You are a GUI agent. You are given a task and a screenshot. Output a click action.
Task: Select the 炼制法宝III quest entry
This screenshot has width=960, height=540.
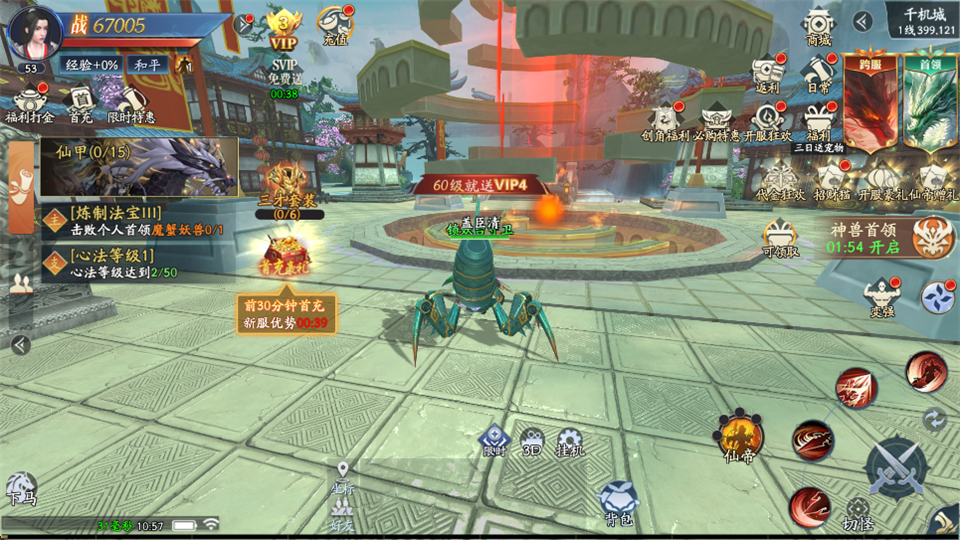[140, 220]
